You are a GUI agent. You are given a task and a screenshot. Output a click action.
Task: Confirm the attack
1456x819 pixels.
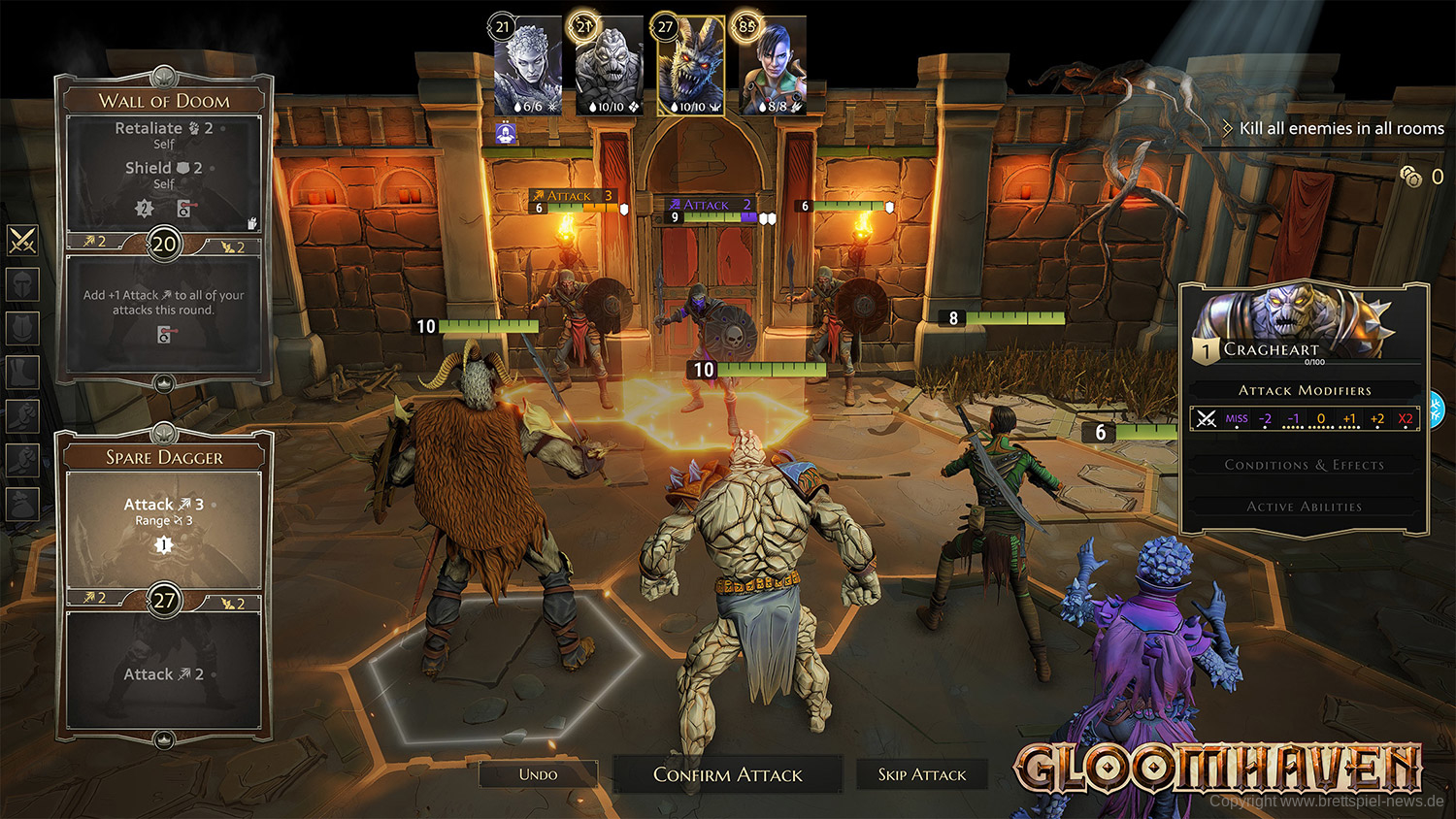click(x=727, y=774)
